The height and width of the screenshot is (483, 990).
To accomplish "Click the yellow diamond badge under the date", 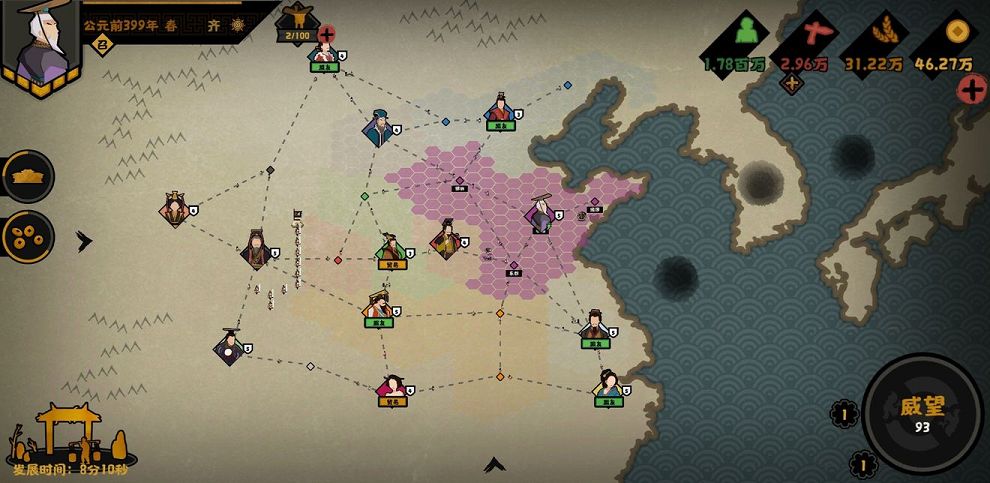I will click(100, 43).
